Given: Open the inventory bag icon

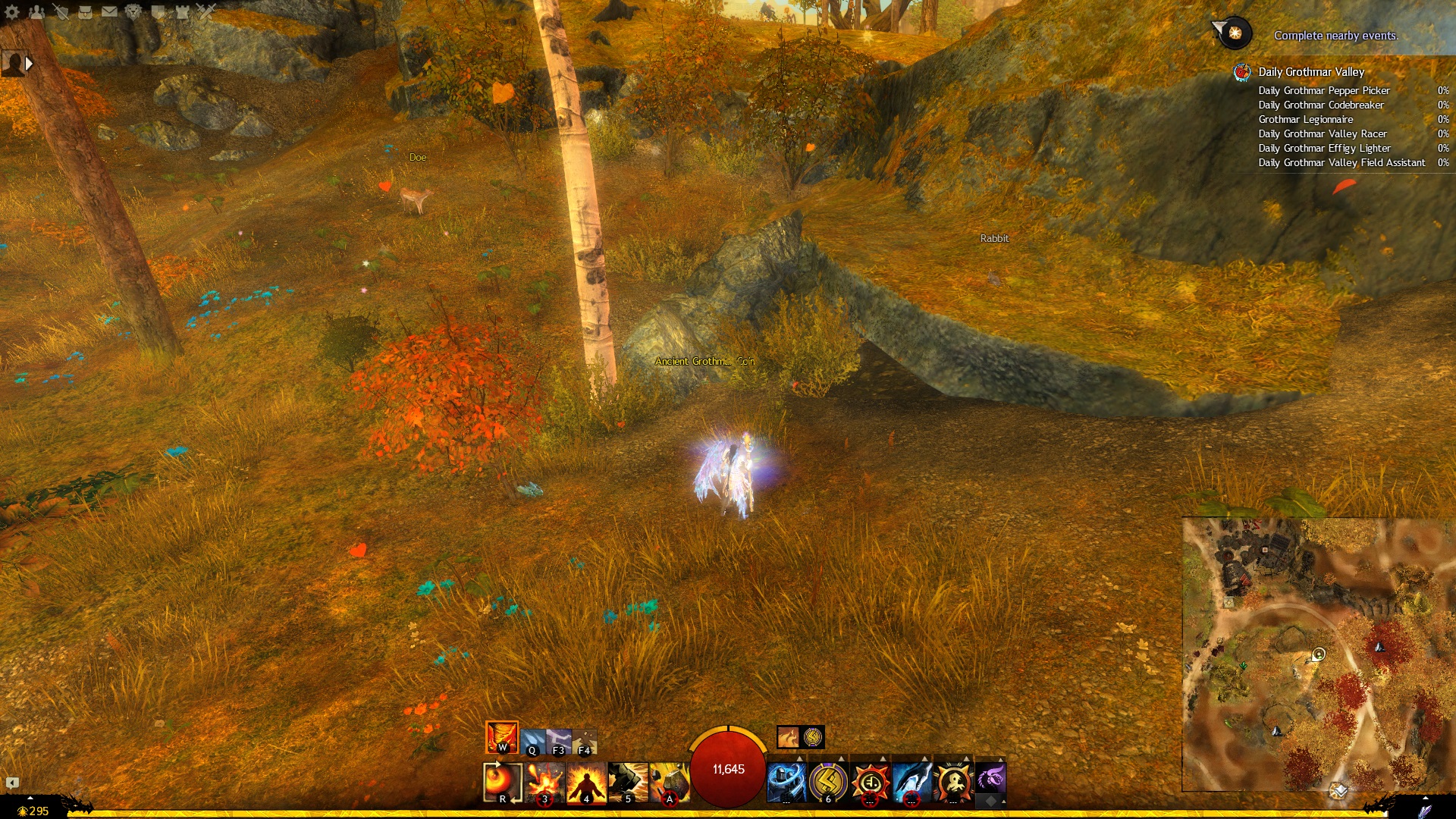Looking at the screenshot, I should 85,11.
